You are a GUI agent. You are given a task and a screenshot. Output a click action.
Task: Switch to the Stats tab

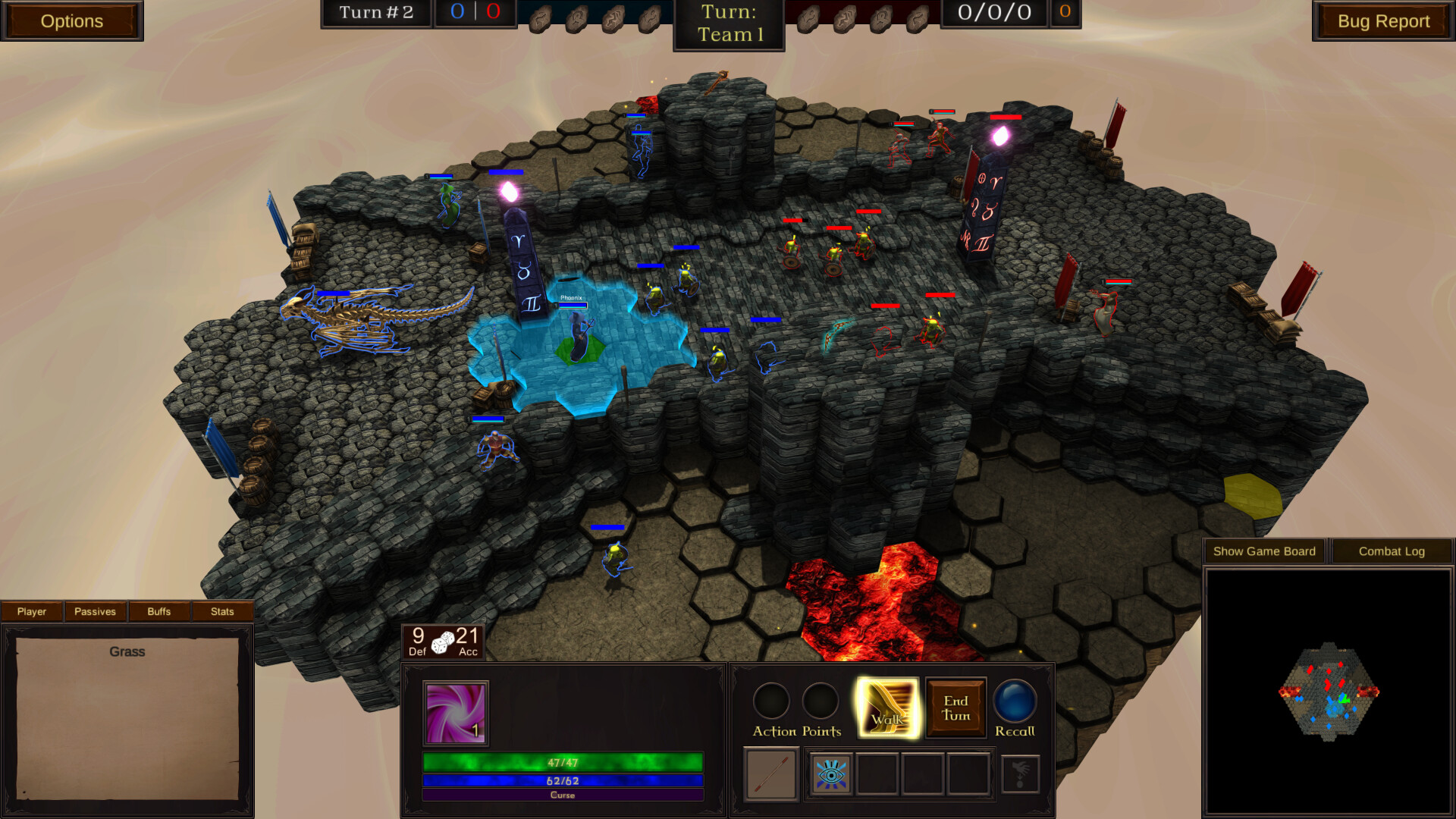pyautogui.click(x=222, y=611)
